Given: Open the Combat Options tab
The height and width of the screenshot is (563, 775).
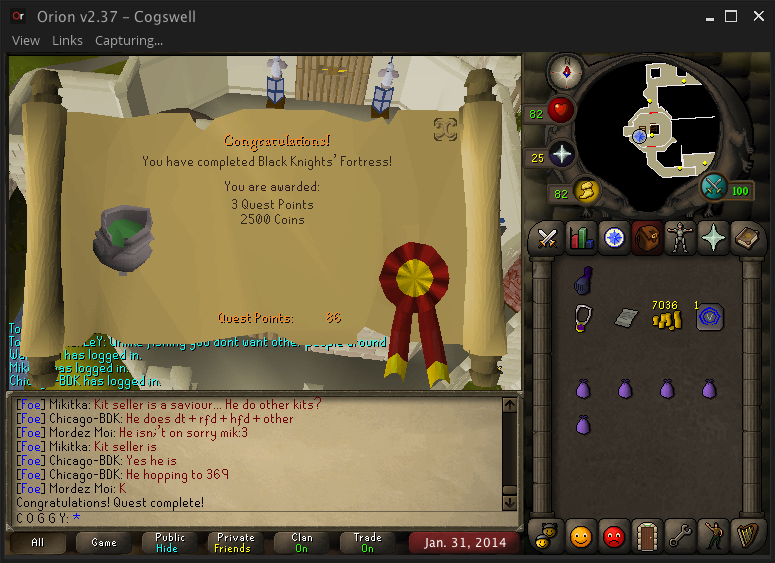Looking at the screenshot, I should [x=548, y=238].
